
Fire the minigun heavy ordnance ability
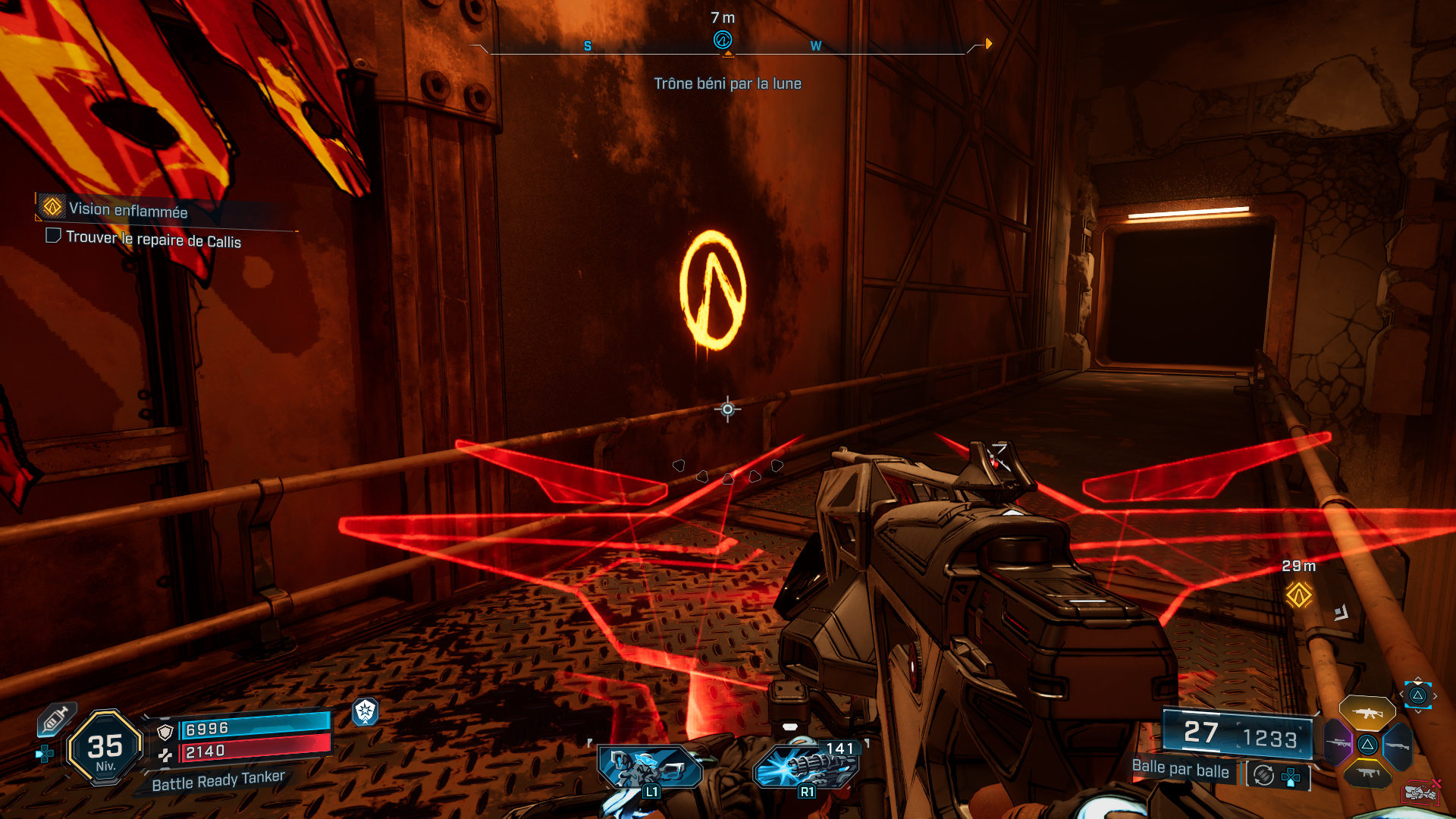[x=807, y=767]
